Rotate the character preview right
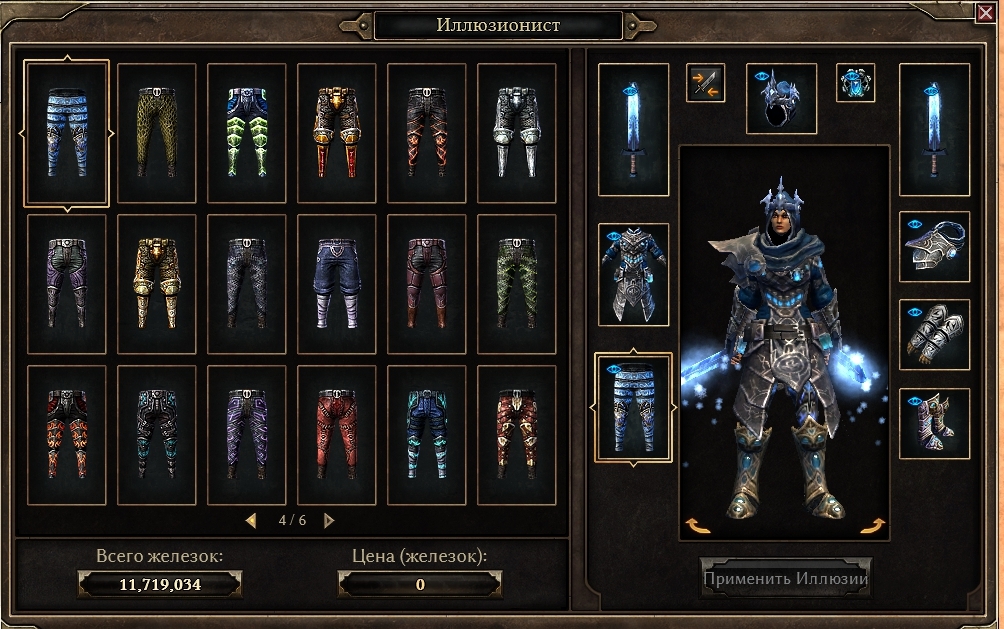 coord(873,525)
